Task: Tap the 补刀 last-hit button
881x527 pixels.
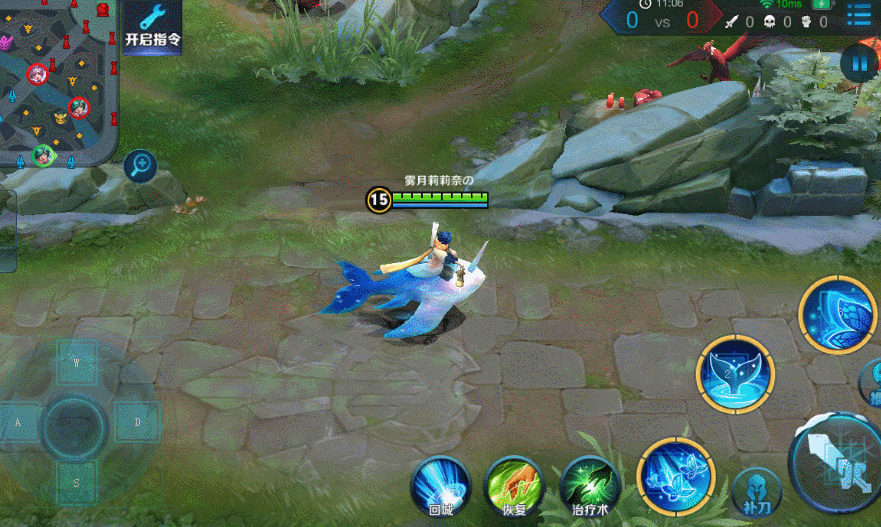Action: coord(757,492)
